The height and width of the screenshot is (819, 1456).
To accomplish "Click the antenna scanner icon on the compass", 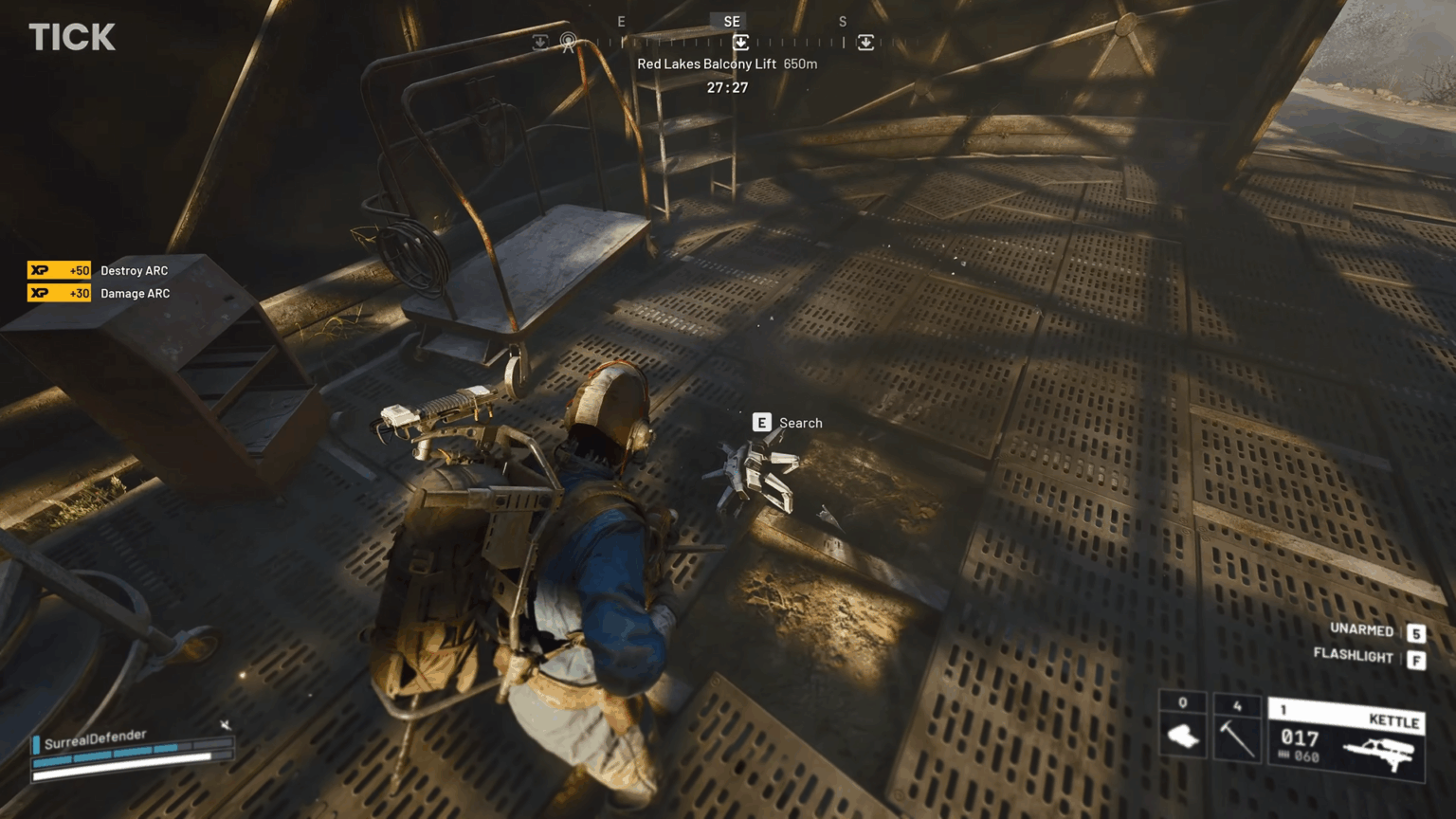I will point(568,43).
